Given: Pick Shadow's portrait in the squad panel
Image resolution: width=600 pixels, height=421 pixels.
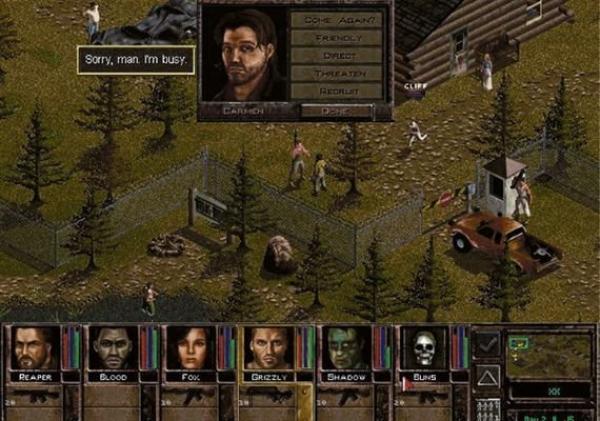Looking at the screenshot, I should [345, 348].
